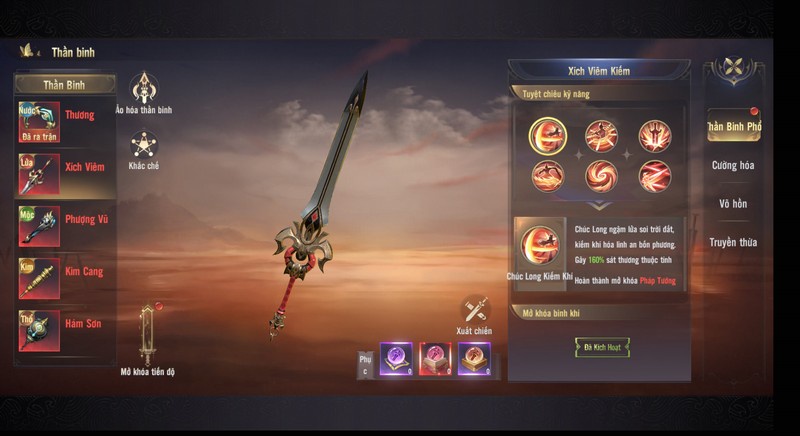
Task: Show the Khắc chế counter chart
Action: 143,149
